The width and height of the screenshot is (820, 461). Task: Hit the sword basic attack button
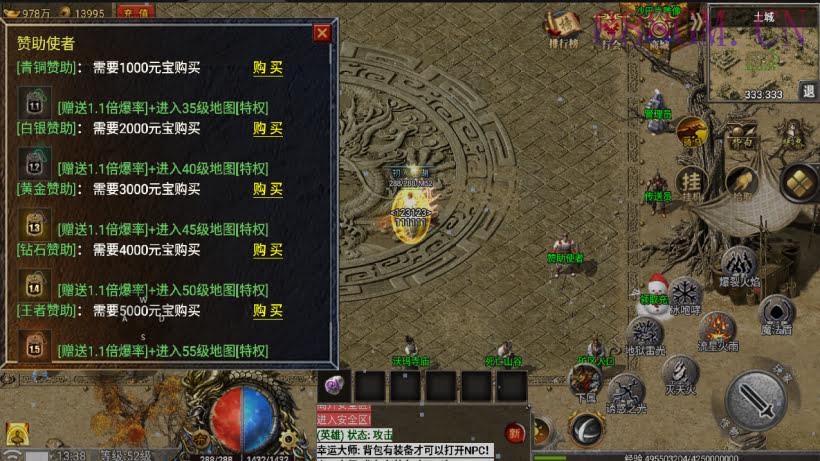click(x=755, y=399)
